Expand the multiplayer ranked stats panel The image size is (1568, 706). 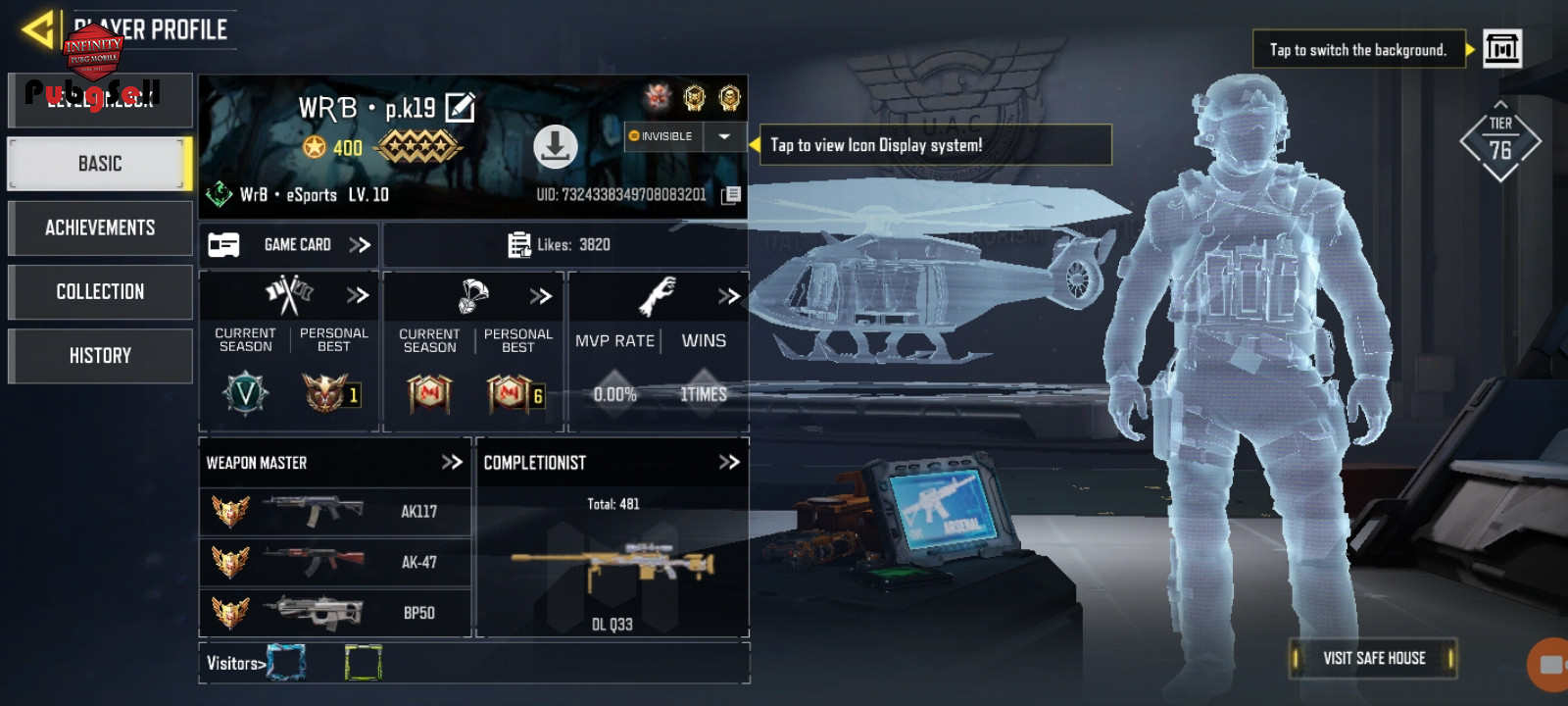pos(358,294)
